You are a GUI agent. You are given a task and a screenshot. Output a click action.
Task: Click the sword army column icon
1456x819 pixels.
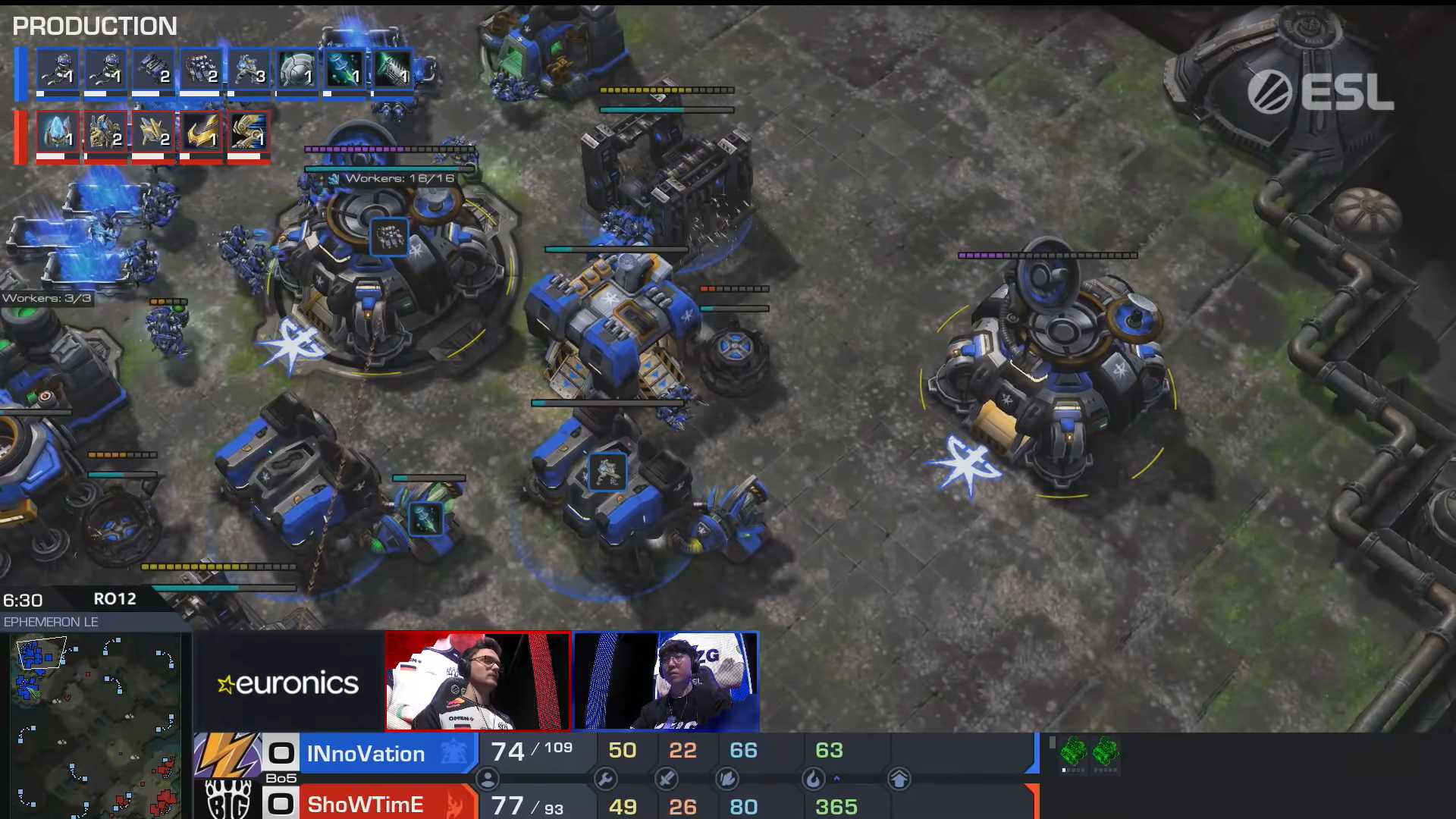tap(666, 779)
